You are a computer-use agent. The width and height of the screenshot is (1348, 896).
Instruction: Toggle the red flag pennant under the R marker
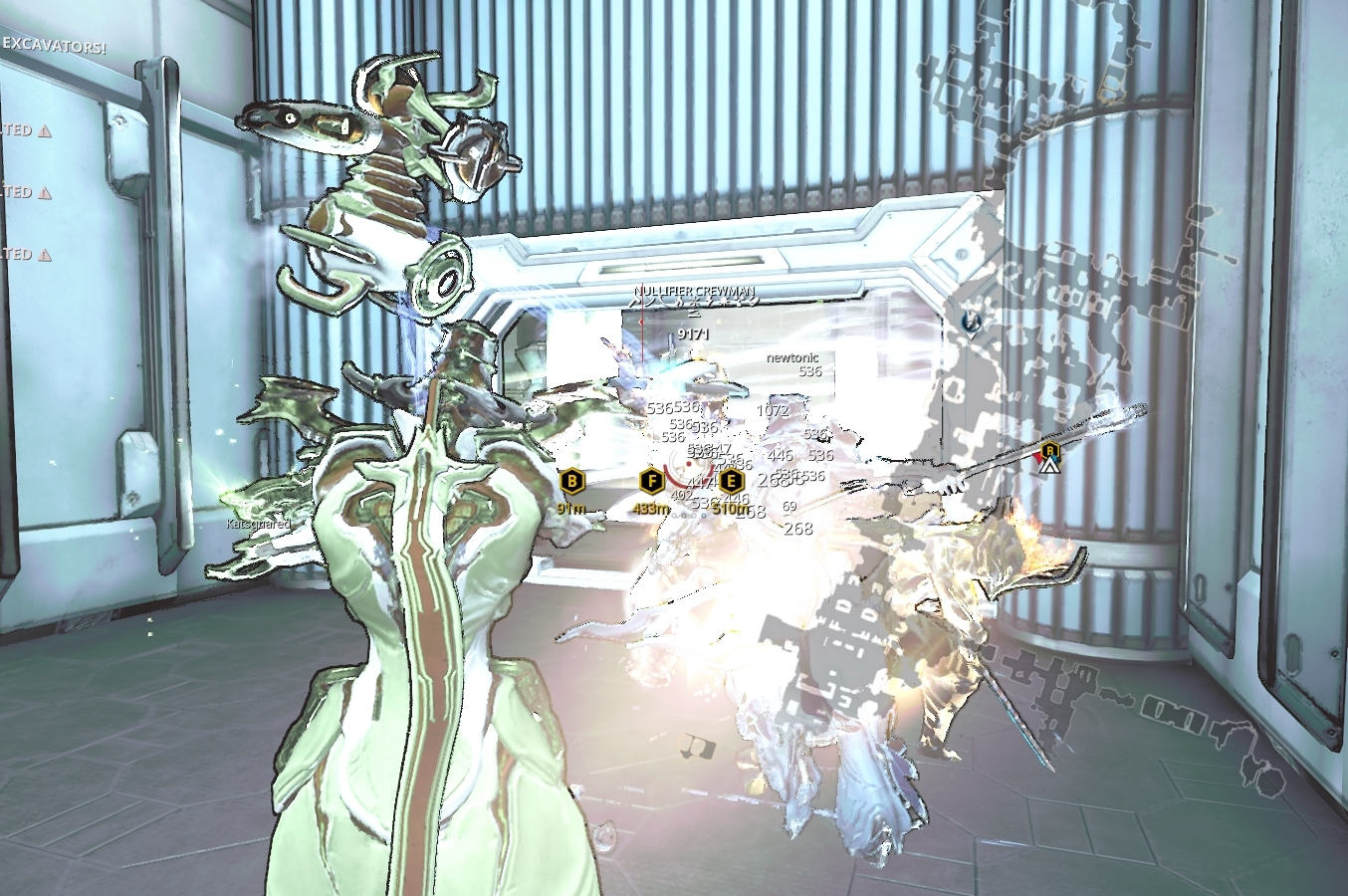pyautogui.click(x=1039, y=458)
